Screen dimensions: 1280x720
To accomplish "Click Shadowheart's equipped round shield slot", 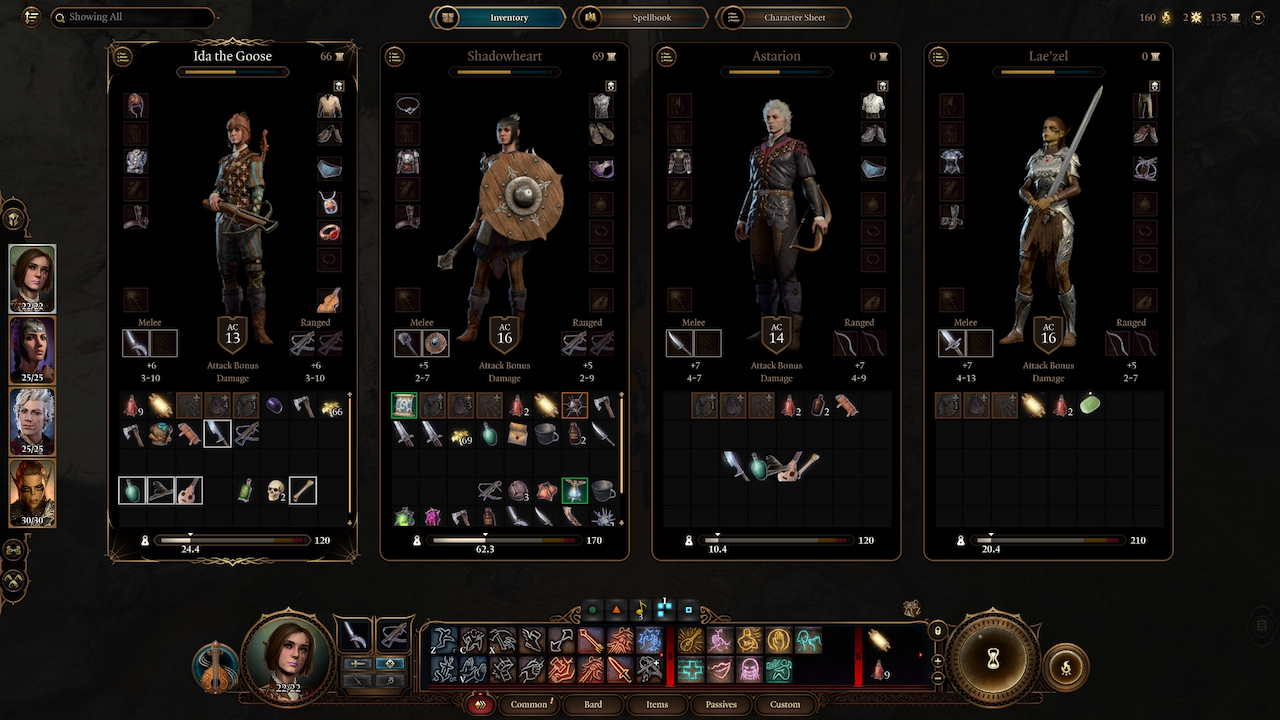I will (435, 344).
